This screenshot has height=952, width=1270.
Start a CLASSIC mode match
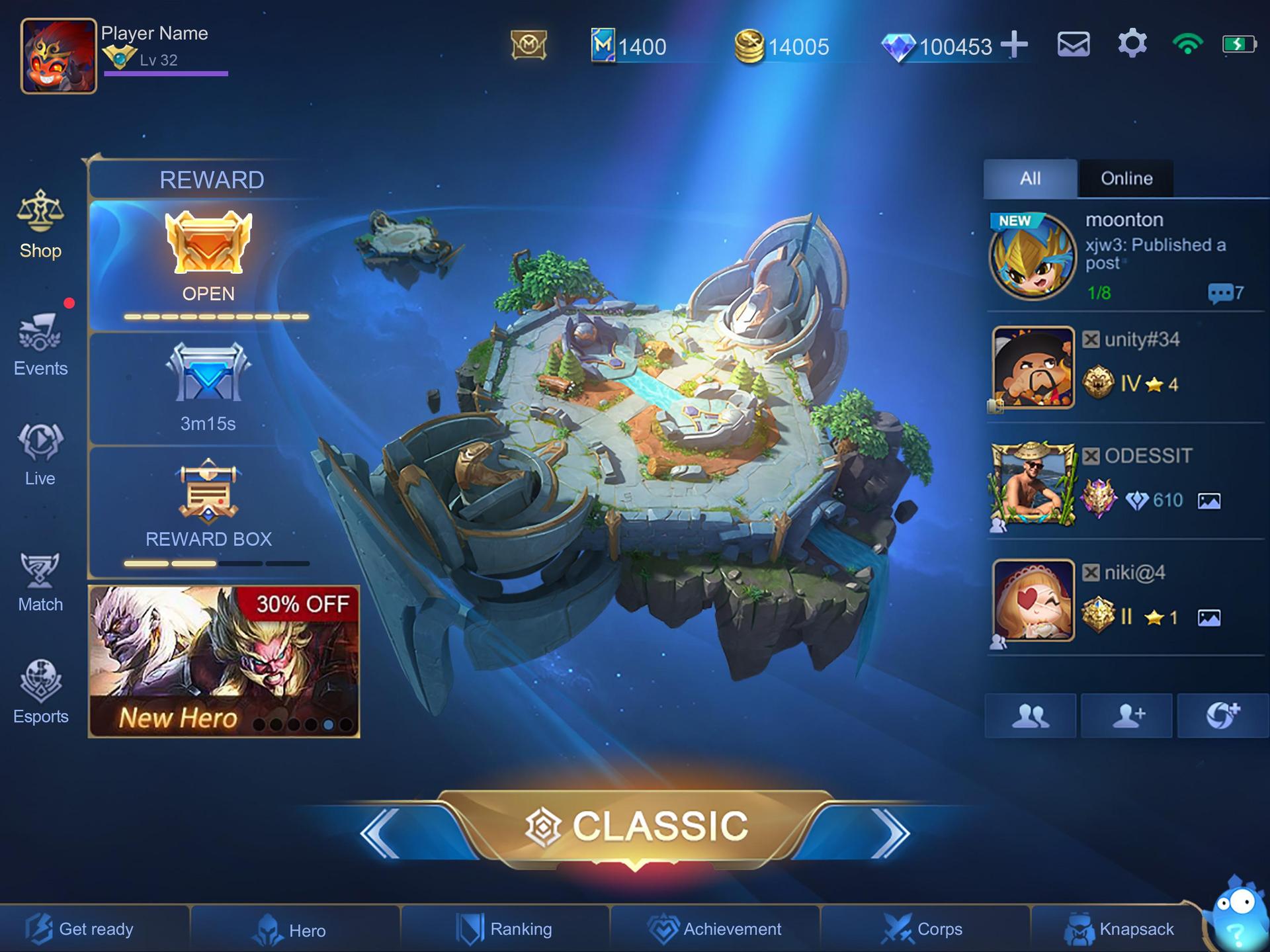point(635,826)
